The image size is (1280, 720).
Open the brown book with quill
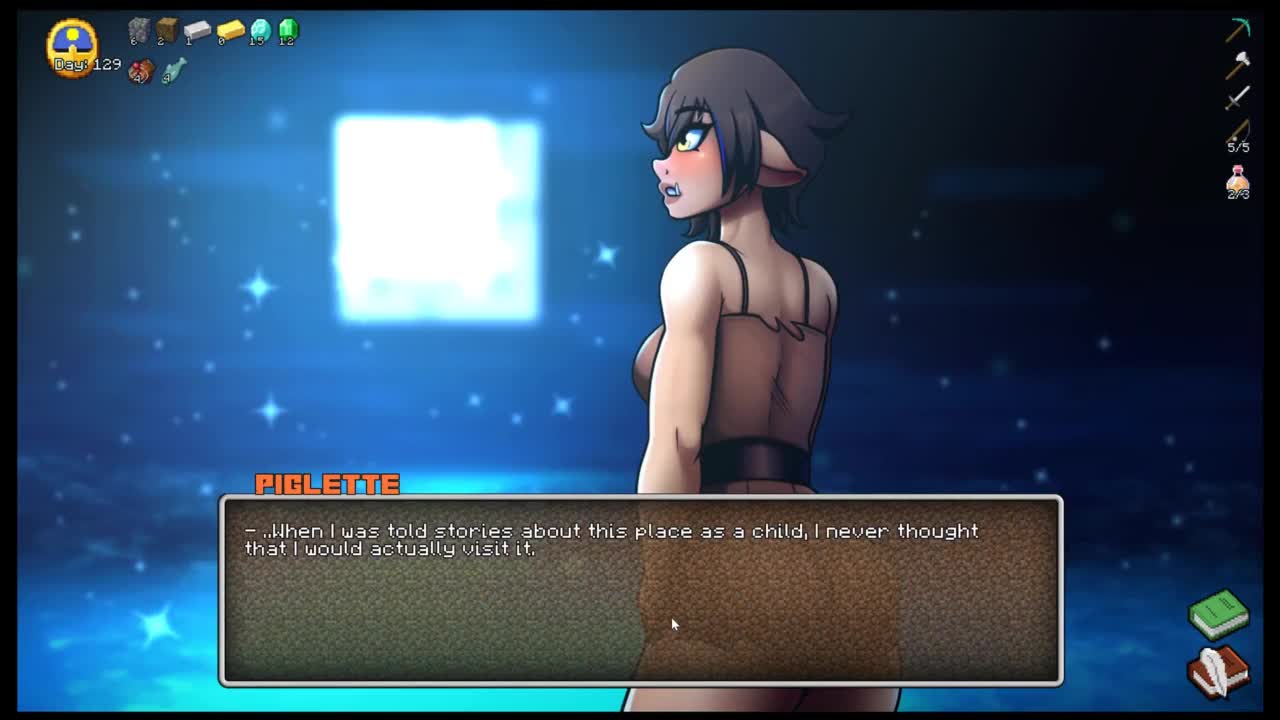pos(1218,669)
